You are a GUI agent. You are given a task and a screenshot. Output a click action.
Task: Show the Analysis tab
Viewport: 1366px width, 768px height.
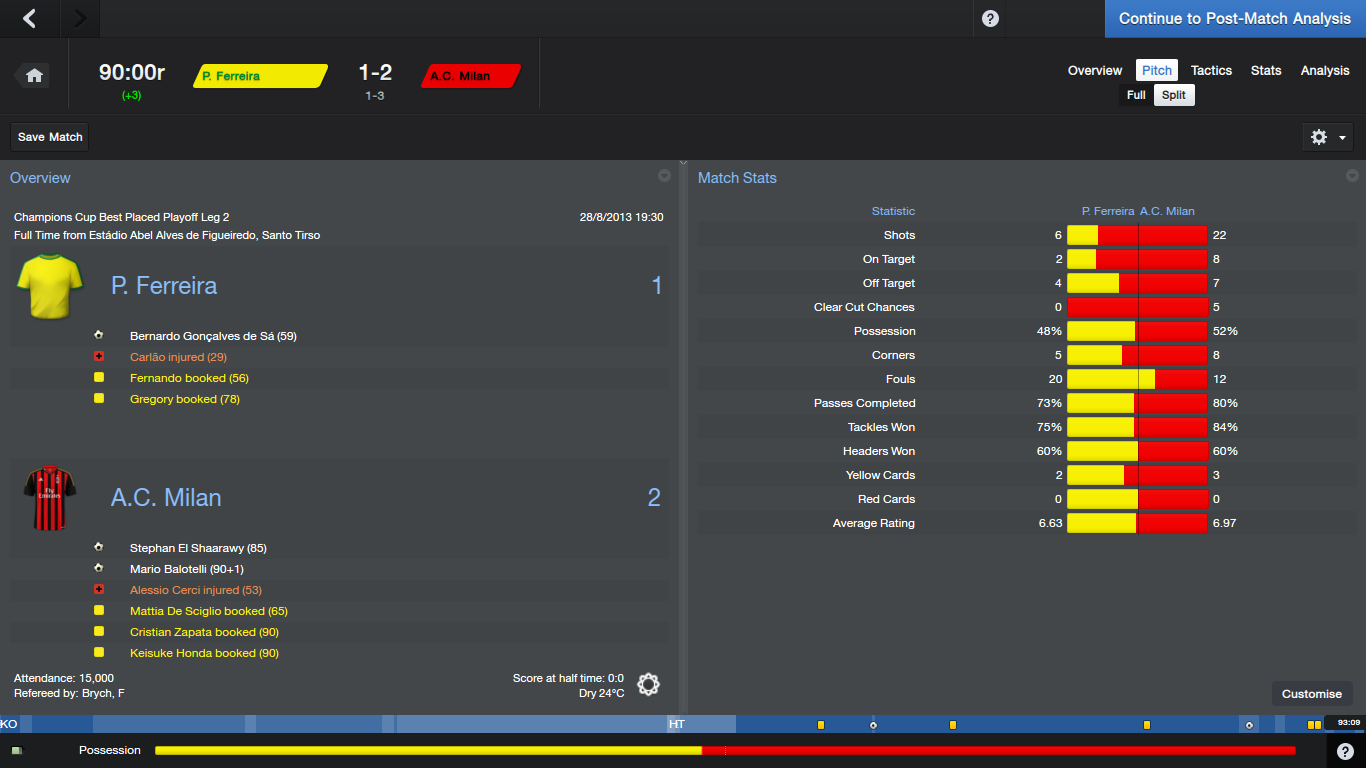click(1325, 71)
